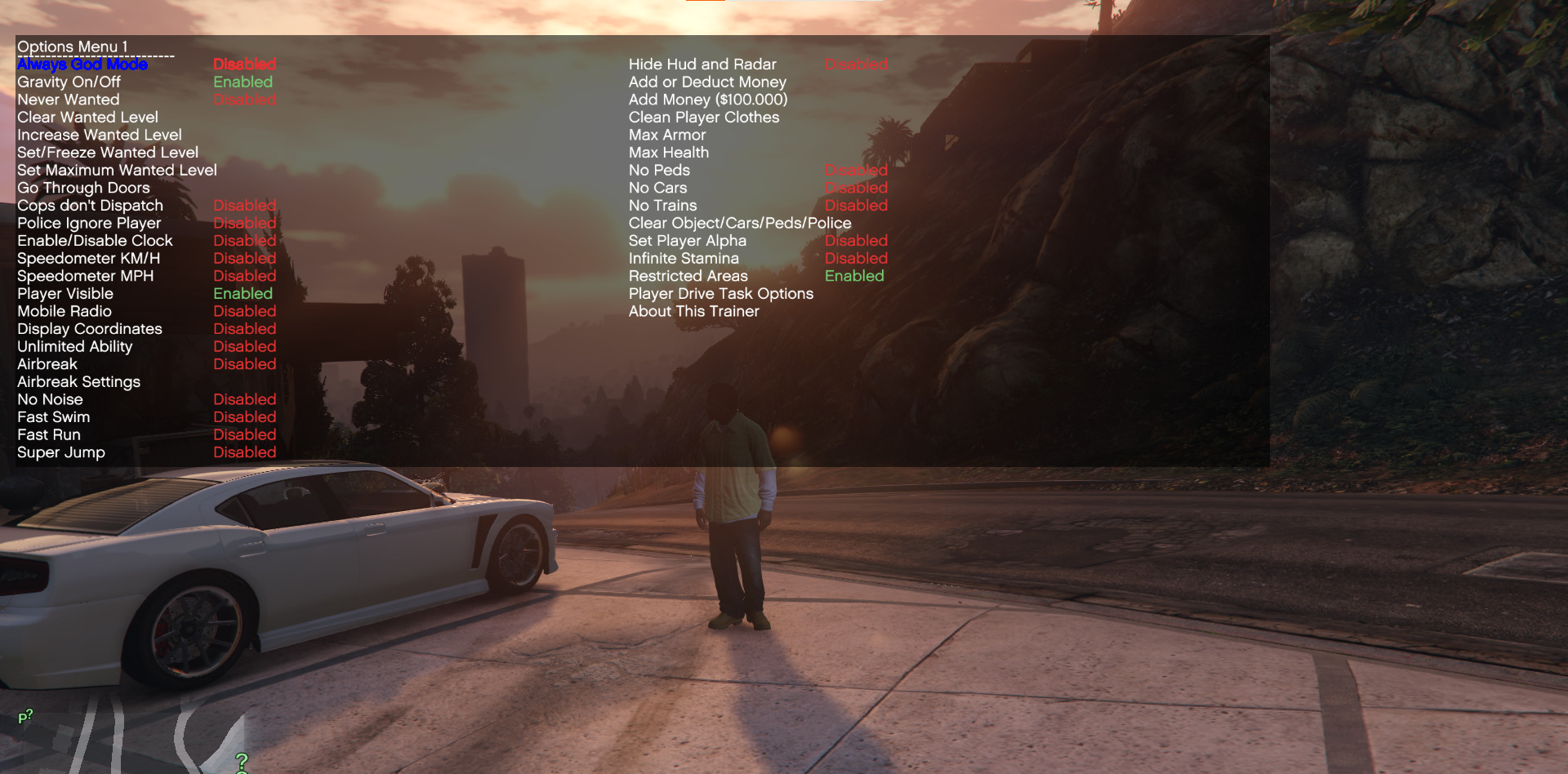1568x774 pixels.
Task: Enable the Speedometer KM/H option
Action: (x=88, y=258)
